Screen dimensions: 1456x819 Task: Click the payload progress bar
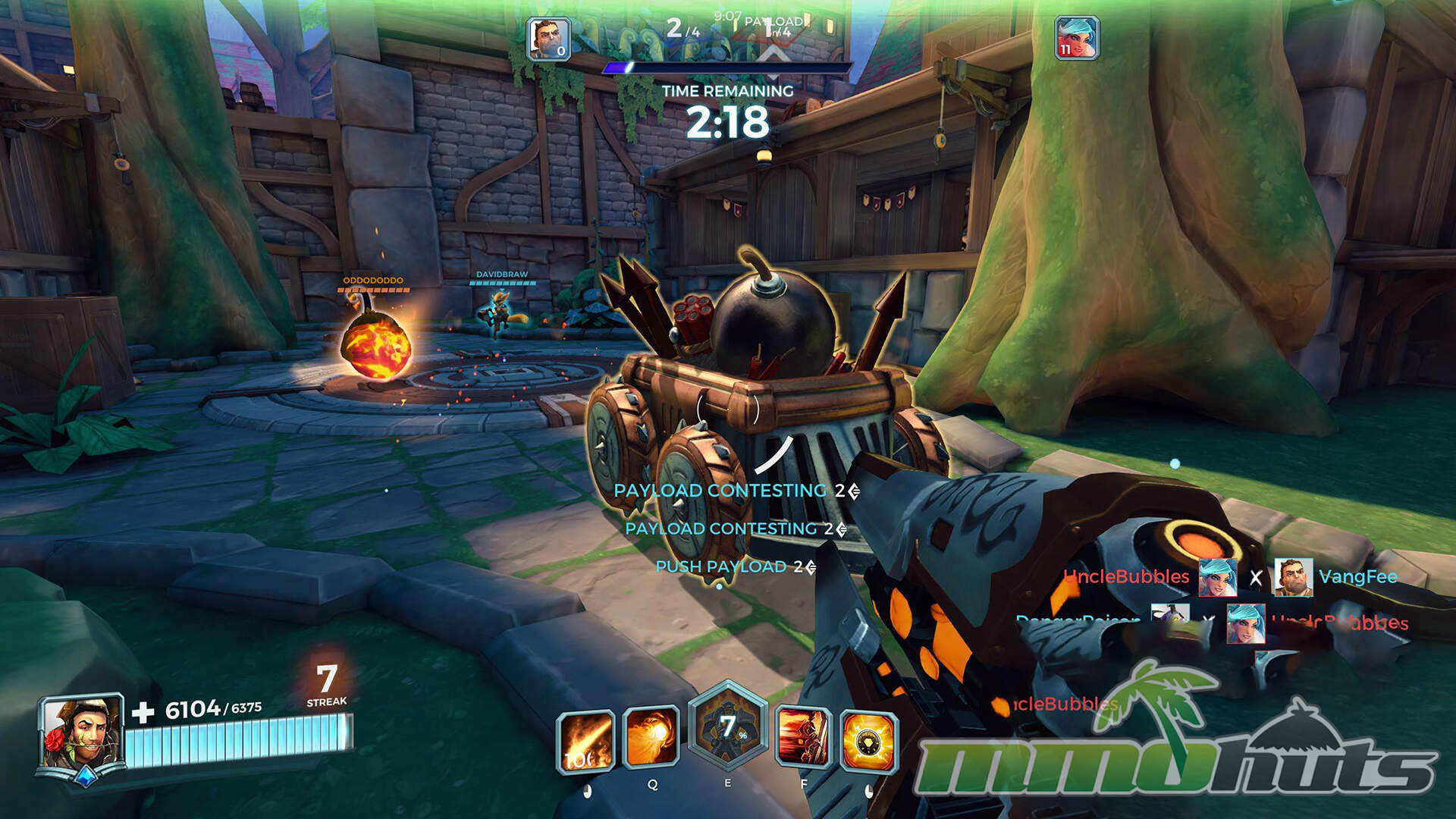726,68
